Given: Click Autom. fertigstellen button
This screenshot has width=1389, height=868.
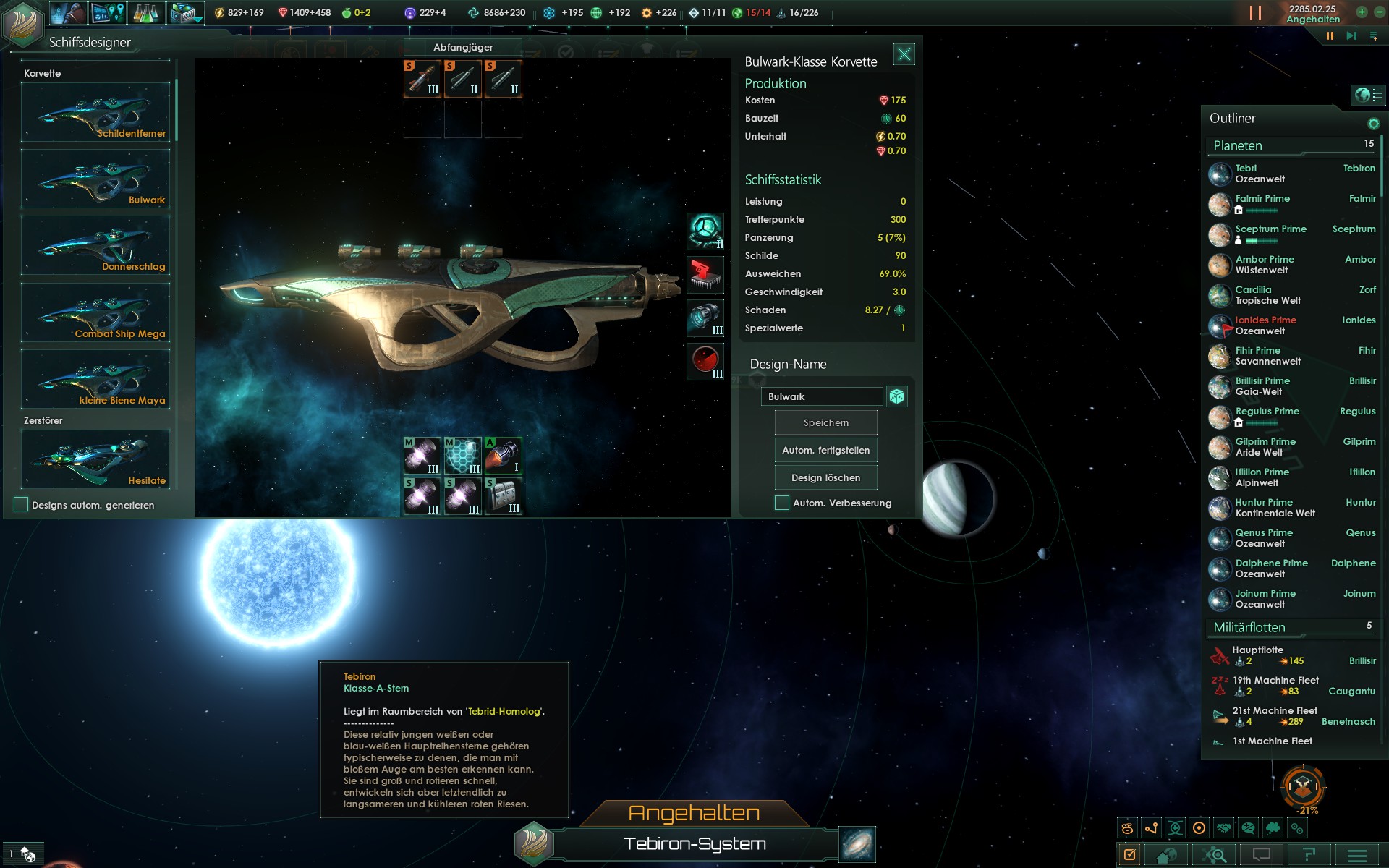Looking at the screenshot, I should click(825, 450).
